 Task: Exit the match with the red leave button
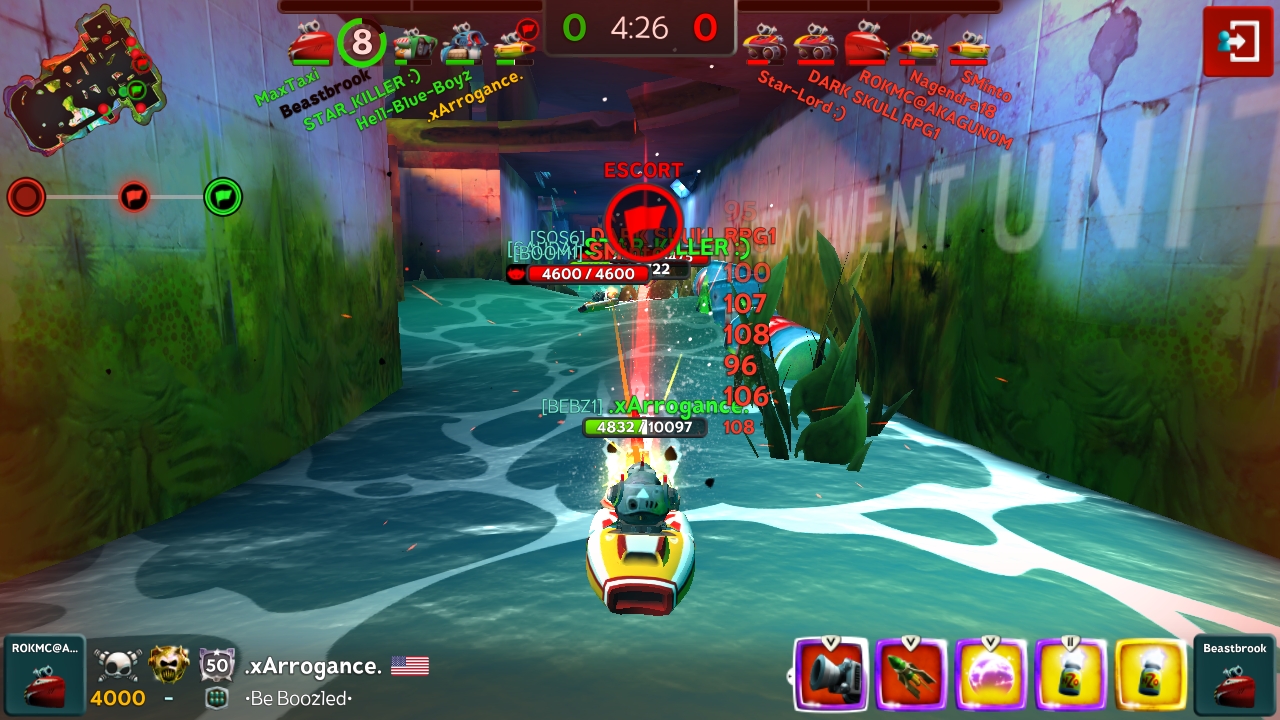tap(1237, 42)
